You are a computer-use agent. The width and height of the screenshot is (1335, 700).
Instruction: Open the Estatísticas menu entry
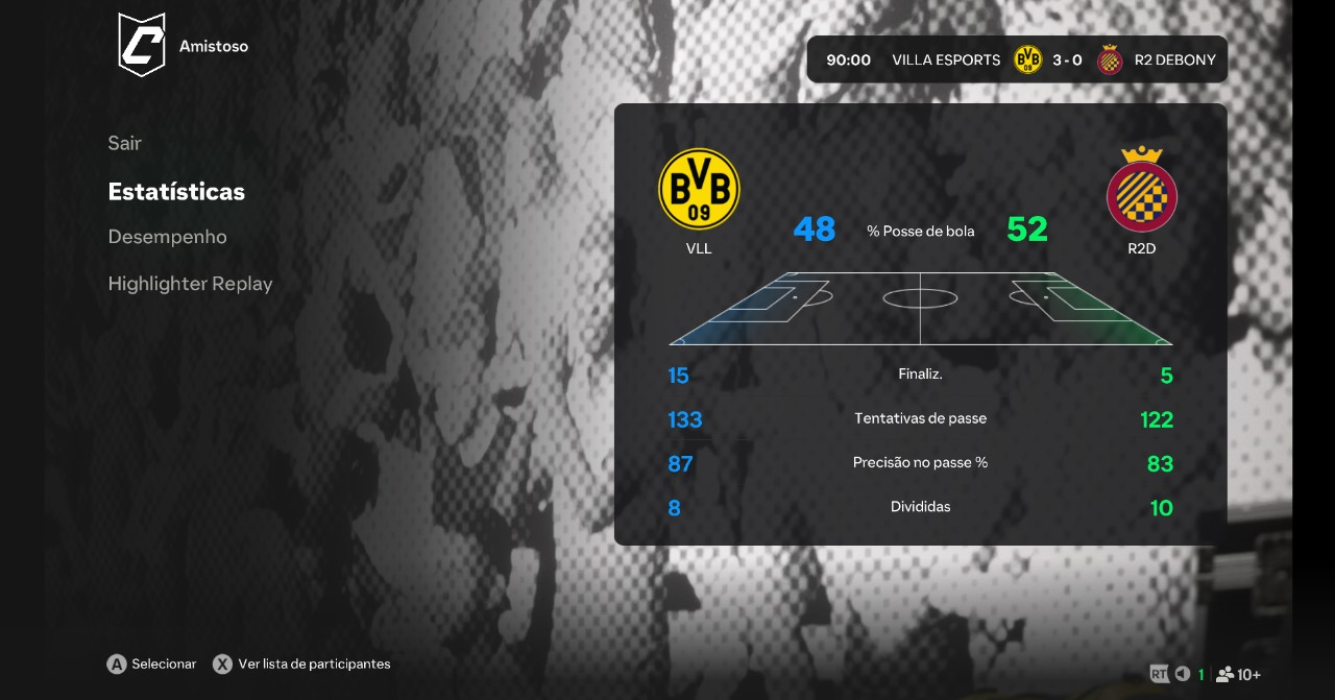coord(176,191)
